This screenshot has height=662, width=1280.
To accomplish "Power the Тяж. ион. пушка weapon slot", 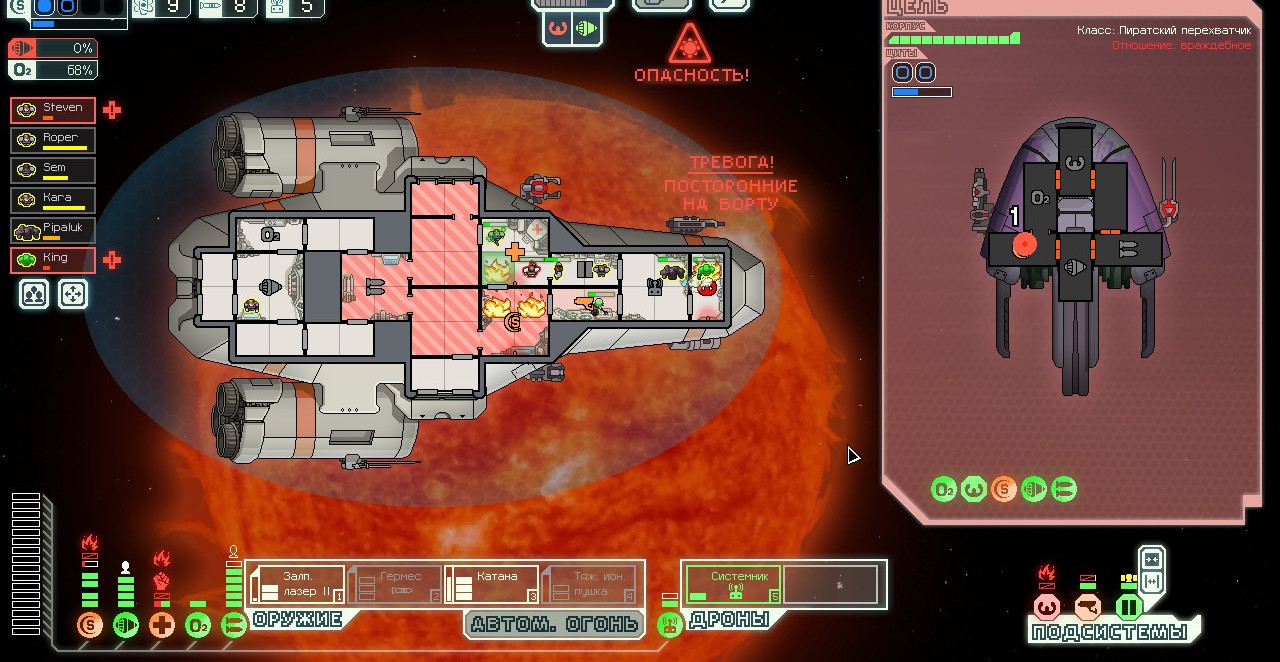I will click(588, 585).
